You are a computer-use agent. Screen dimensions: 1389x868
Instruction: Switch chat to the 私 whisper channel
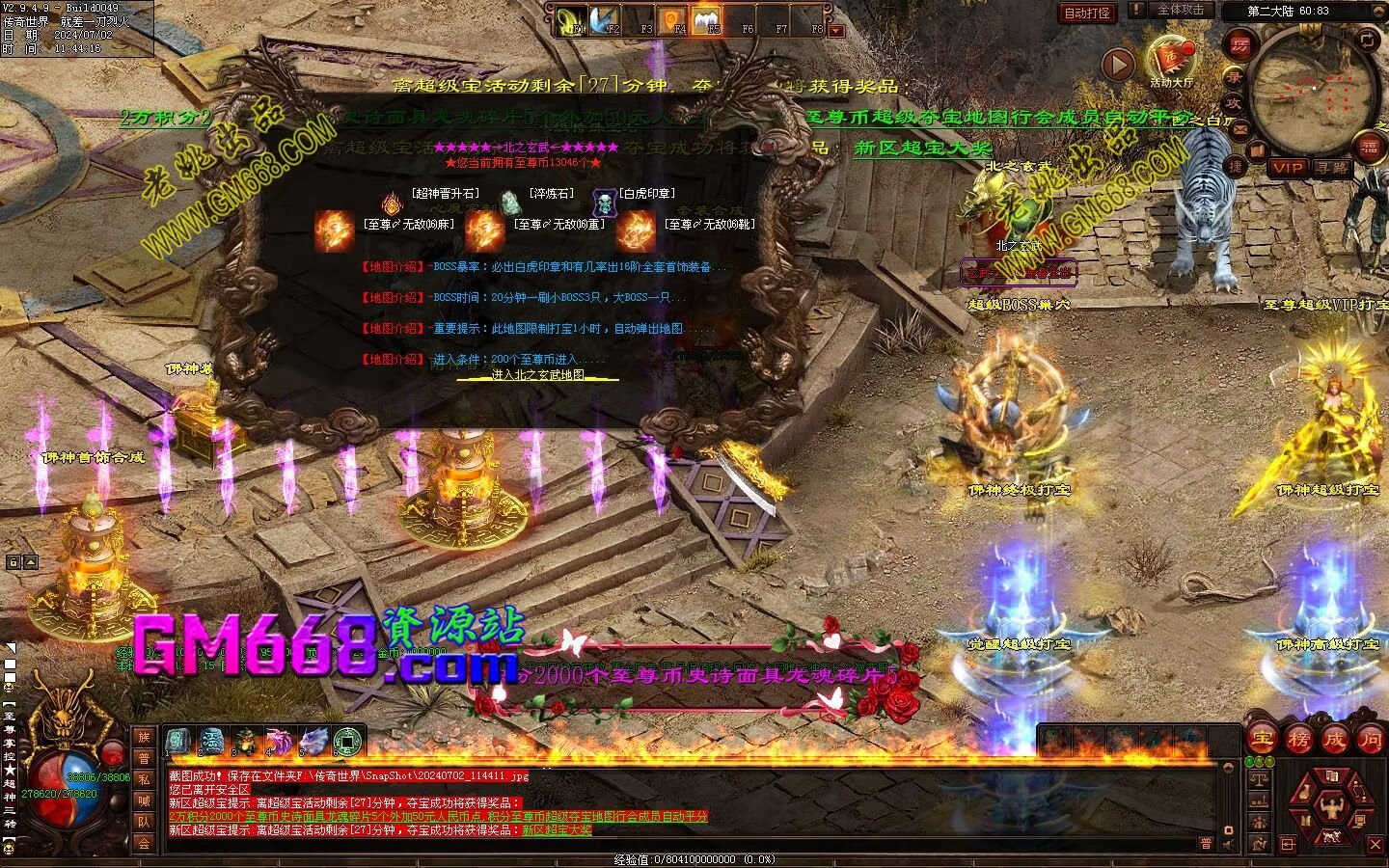point(144,779)
